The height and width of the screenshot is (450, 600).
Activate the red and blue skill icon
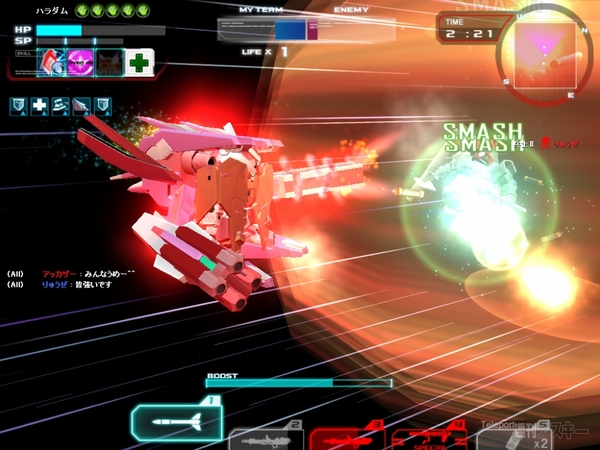coord(52,62)
